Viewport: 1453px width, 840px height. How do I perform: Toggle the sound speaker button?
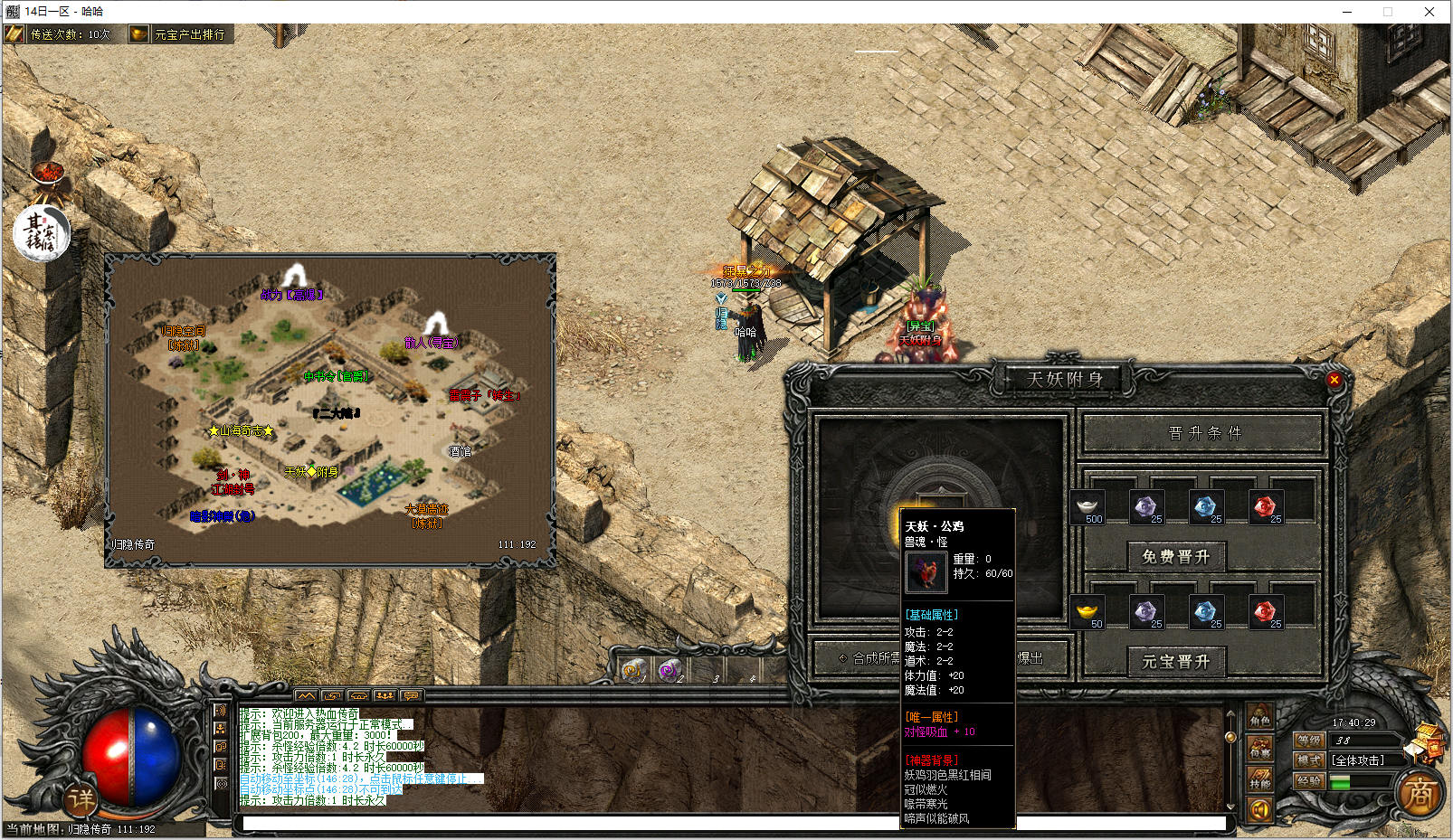pyautogui.click(x=1259, y=809)
